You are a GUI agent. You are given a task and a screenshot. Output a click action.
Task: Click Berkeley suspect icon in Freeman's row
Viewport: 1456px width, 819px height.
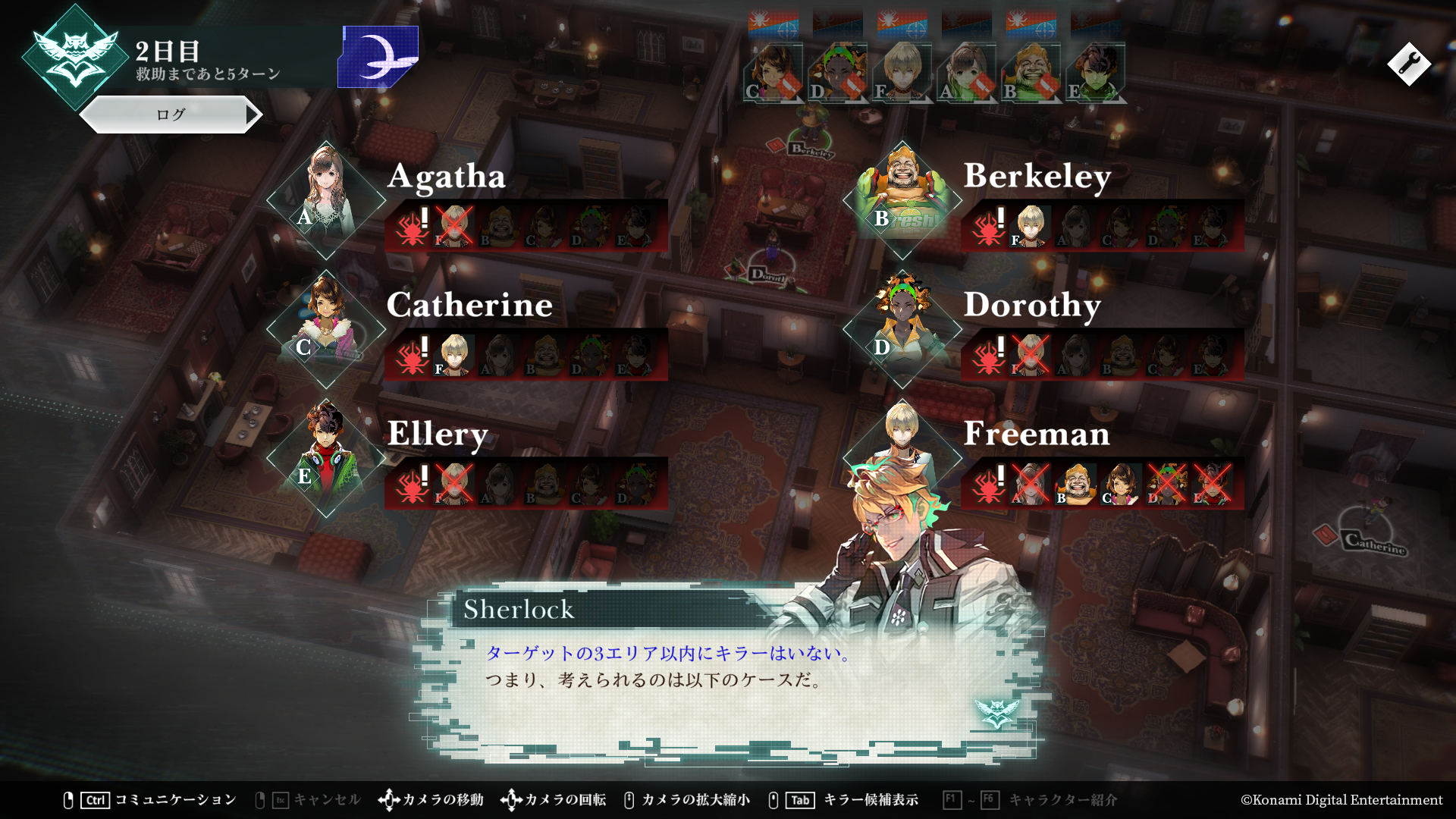point(1076,484)
